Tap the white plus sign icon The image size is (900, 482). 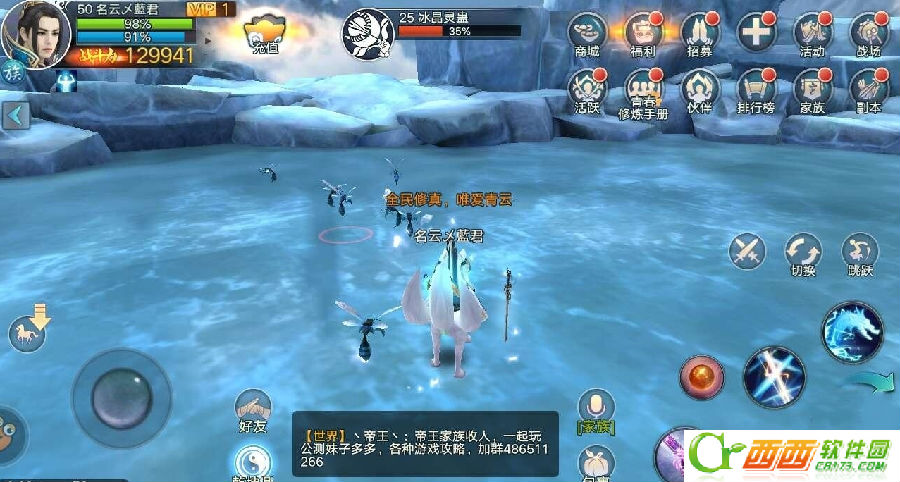[x=756, y=32]
